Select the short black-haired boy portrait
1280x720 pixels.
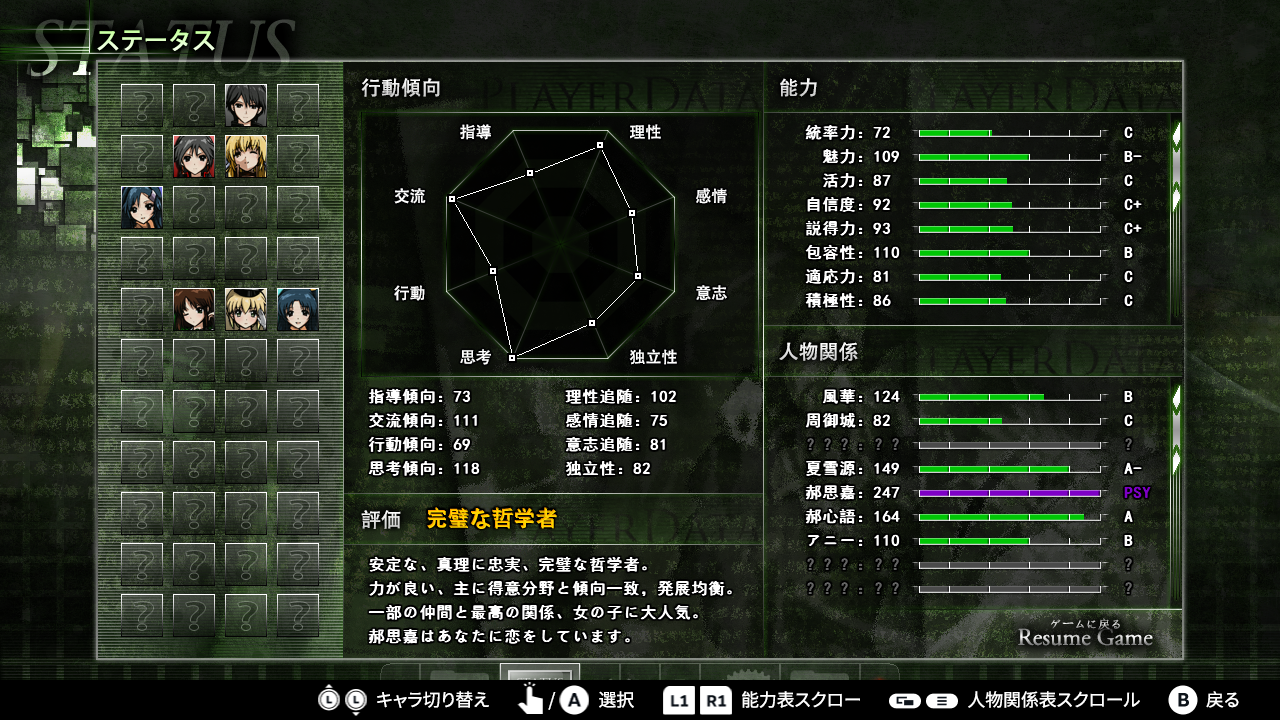coord(246,105)
